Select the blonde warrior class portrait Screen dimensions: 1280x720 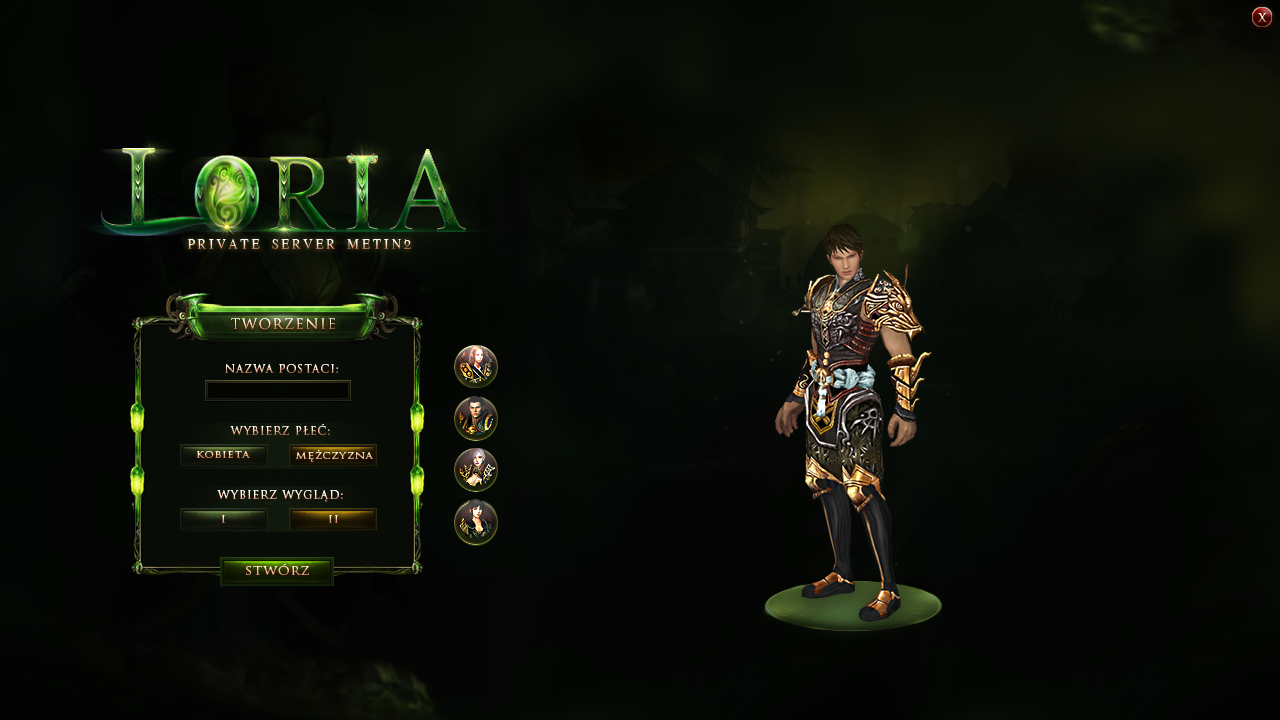coord(477,367)
